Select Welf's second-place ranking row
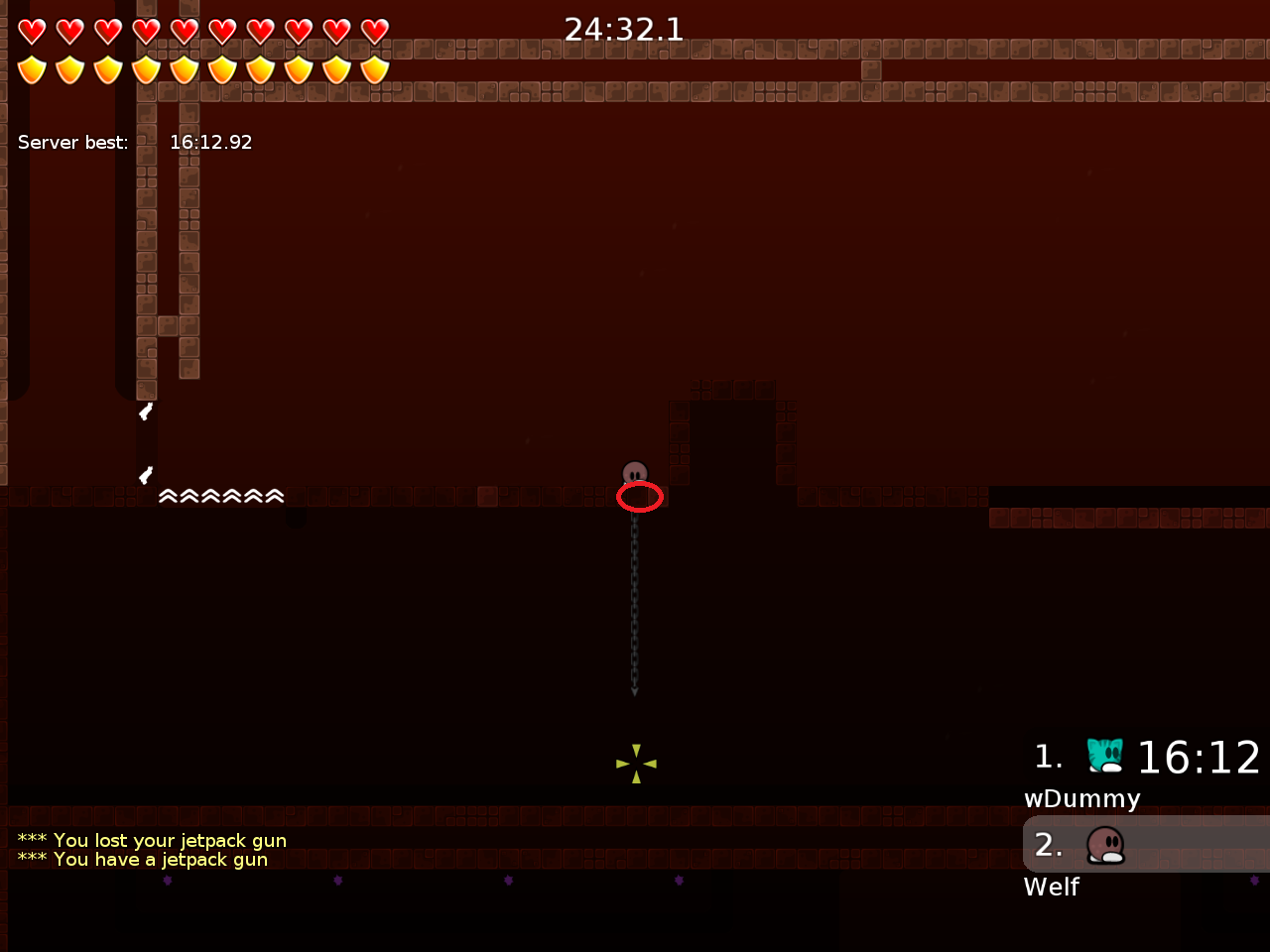The height and width of the screenshot is (952, 1270). 1146,845
